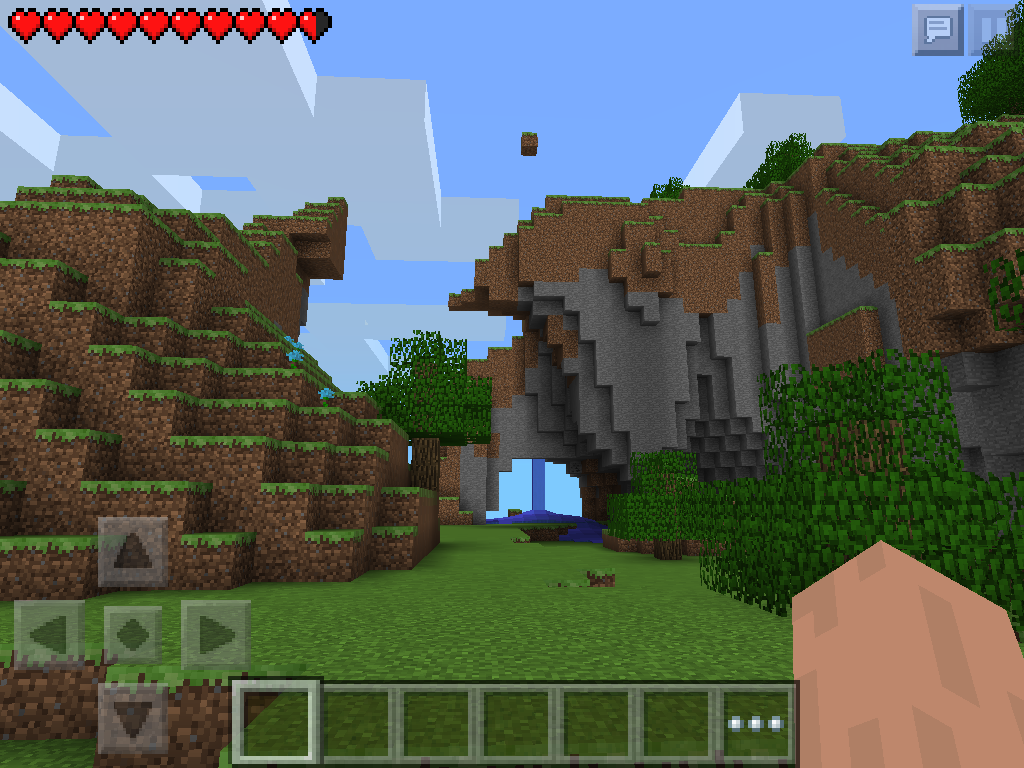Tap the up arrow movement button

133,551
